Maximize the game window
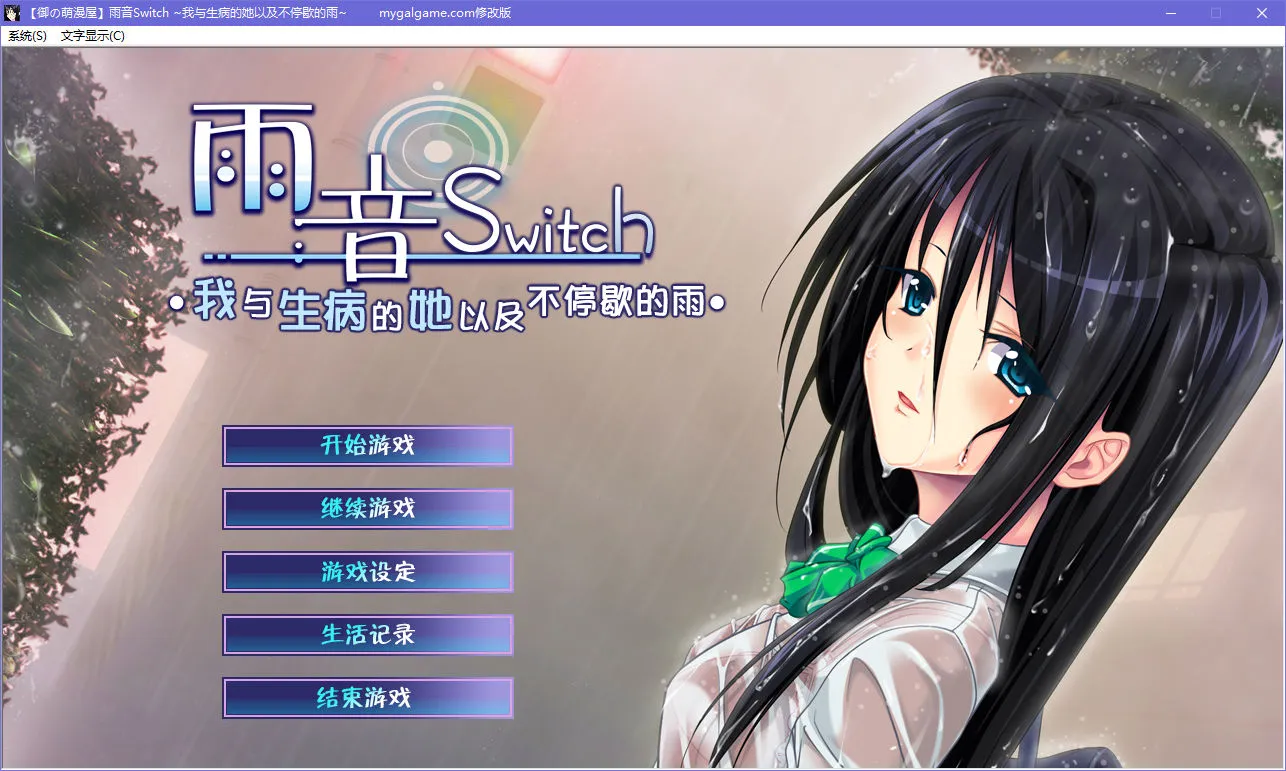 click(1216, 13)
